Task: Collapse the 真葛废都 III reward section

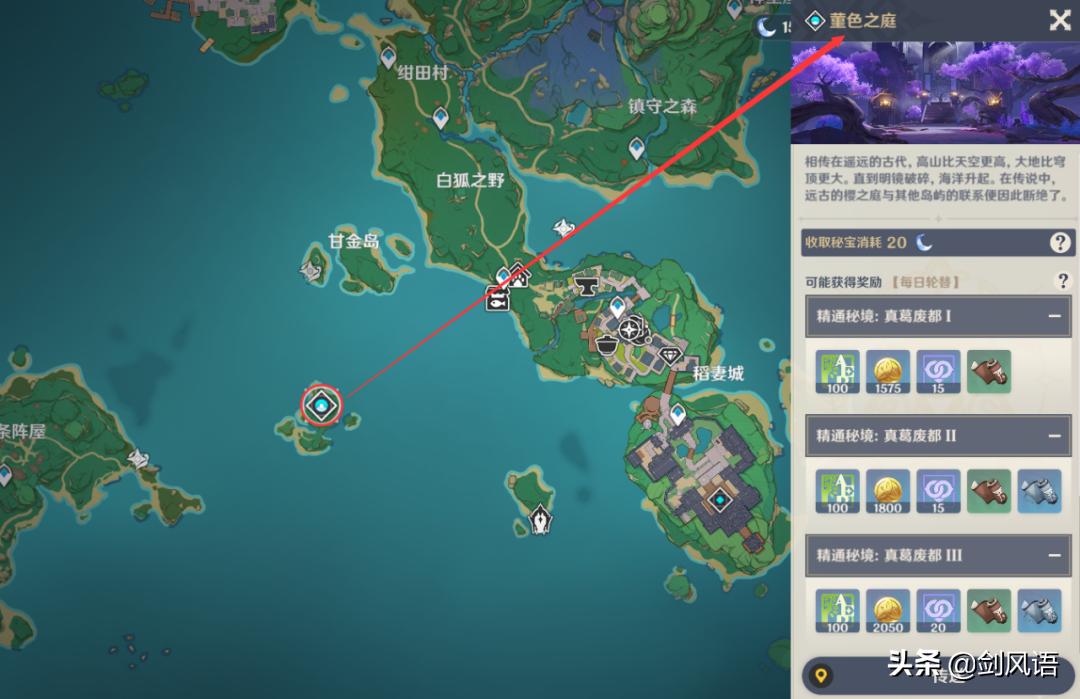Action: coord(1054,555)
